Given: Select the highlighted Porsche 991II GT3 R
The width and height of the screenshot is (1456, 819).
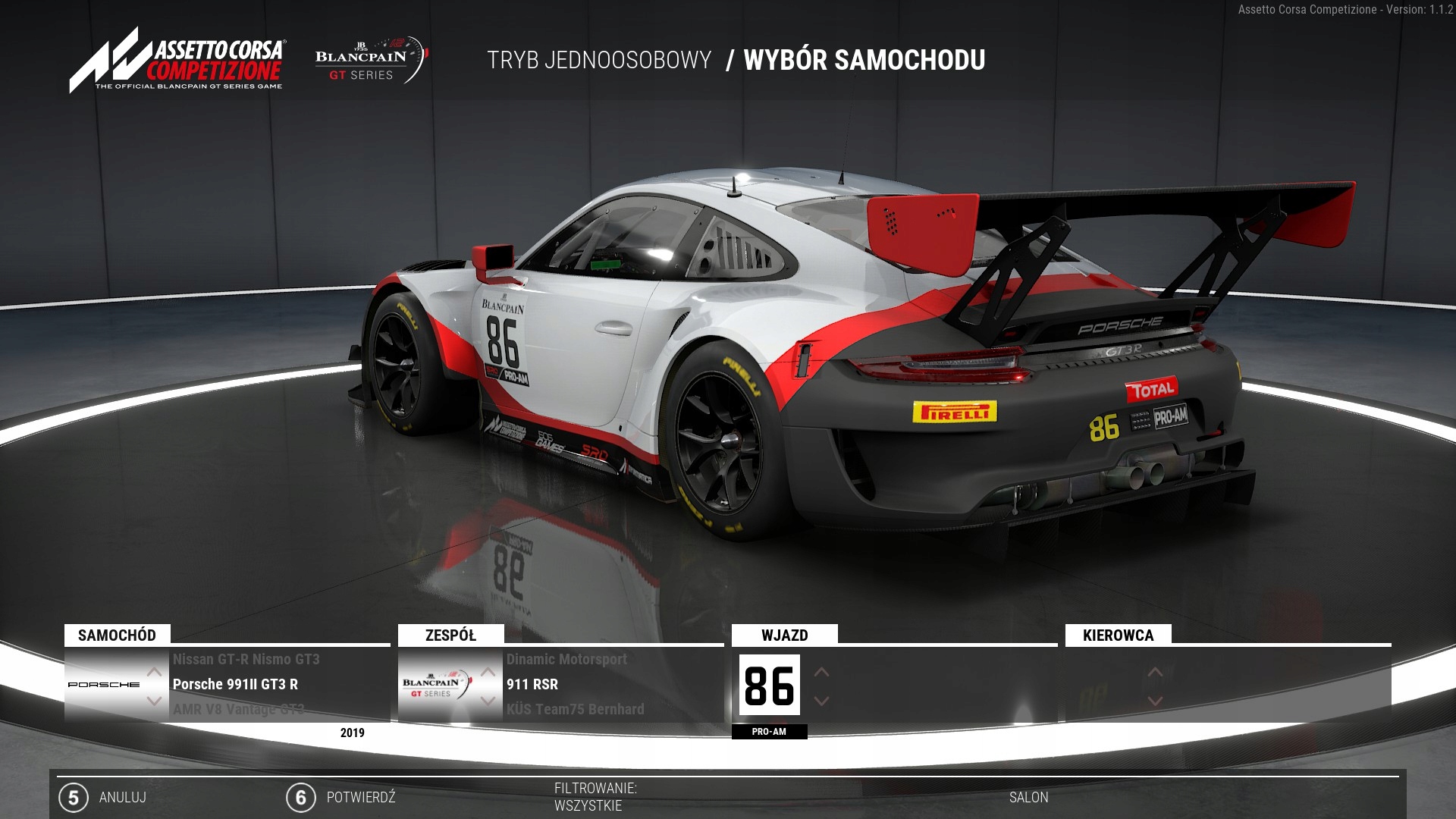Looking at the screenshot, I should click(x=235, y=685).
